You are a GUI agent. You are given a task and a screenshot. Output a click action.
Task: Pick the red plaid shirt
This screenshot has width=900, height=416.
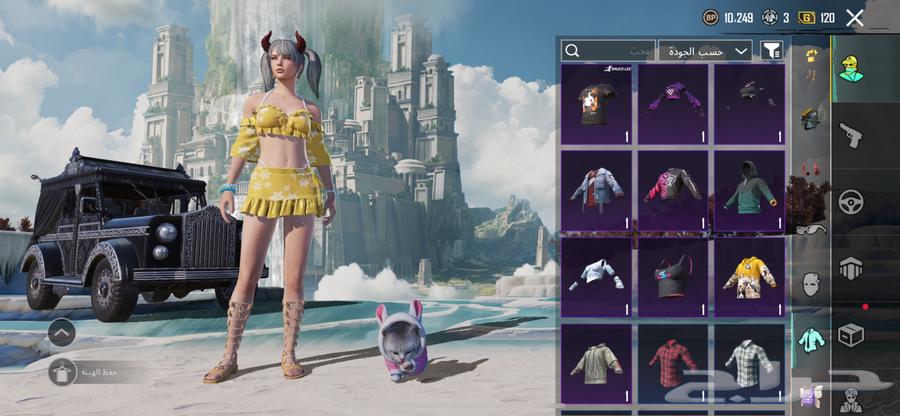pos(673,360)
